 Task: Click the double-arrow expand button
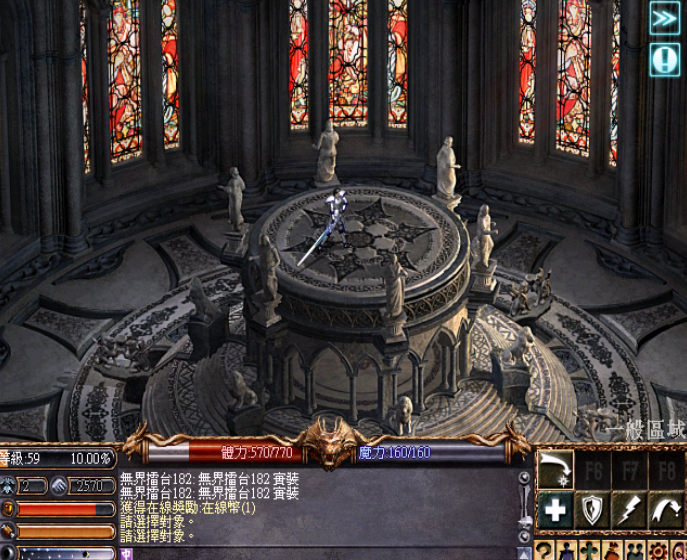(x=665, y=18)
